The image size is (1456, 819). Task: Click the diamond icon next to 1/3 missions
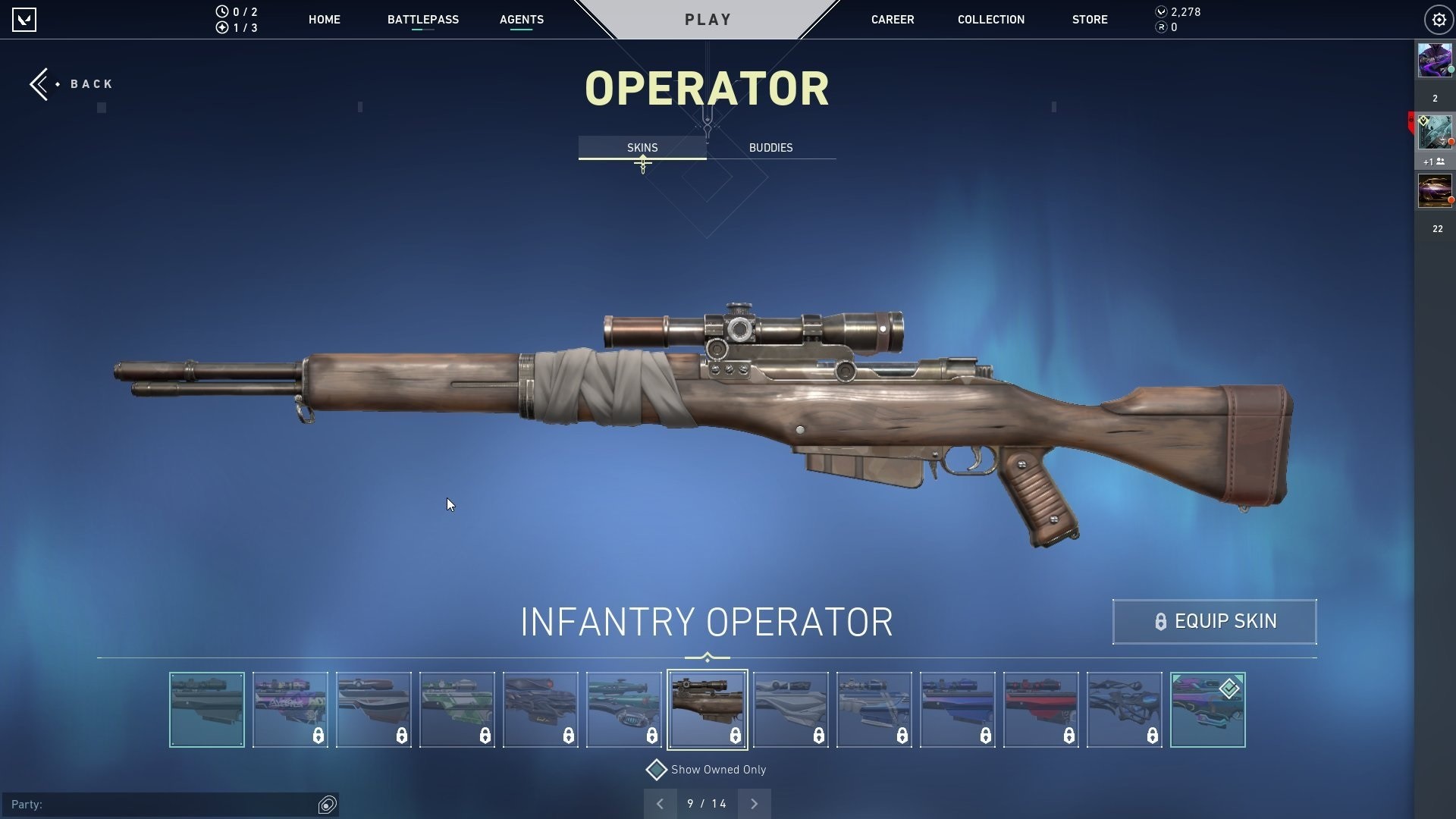[221, 27]
